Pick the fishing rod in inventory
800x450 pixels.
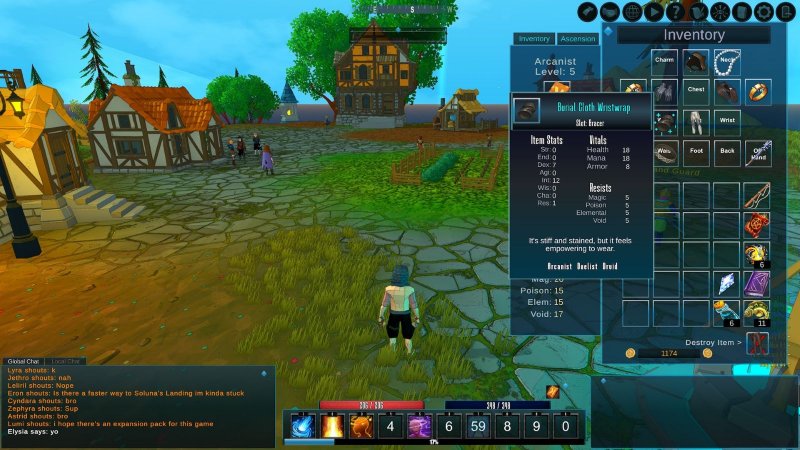tap(757, 196)
